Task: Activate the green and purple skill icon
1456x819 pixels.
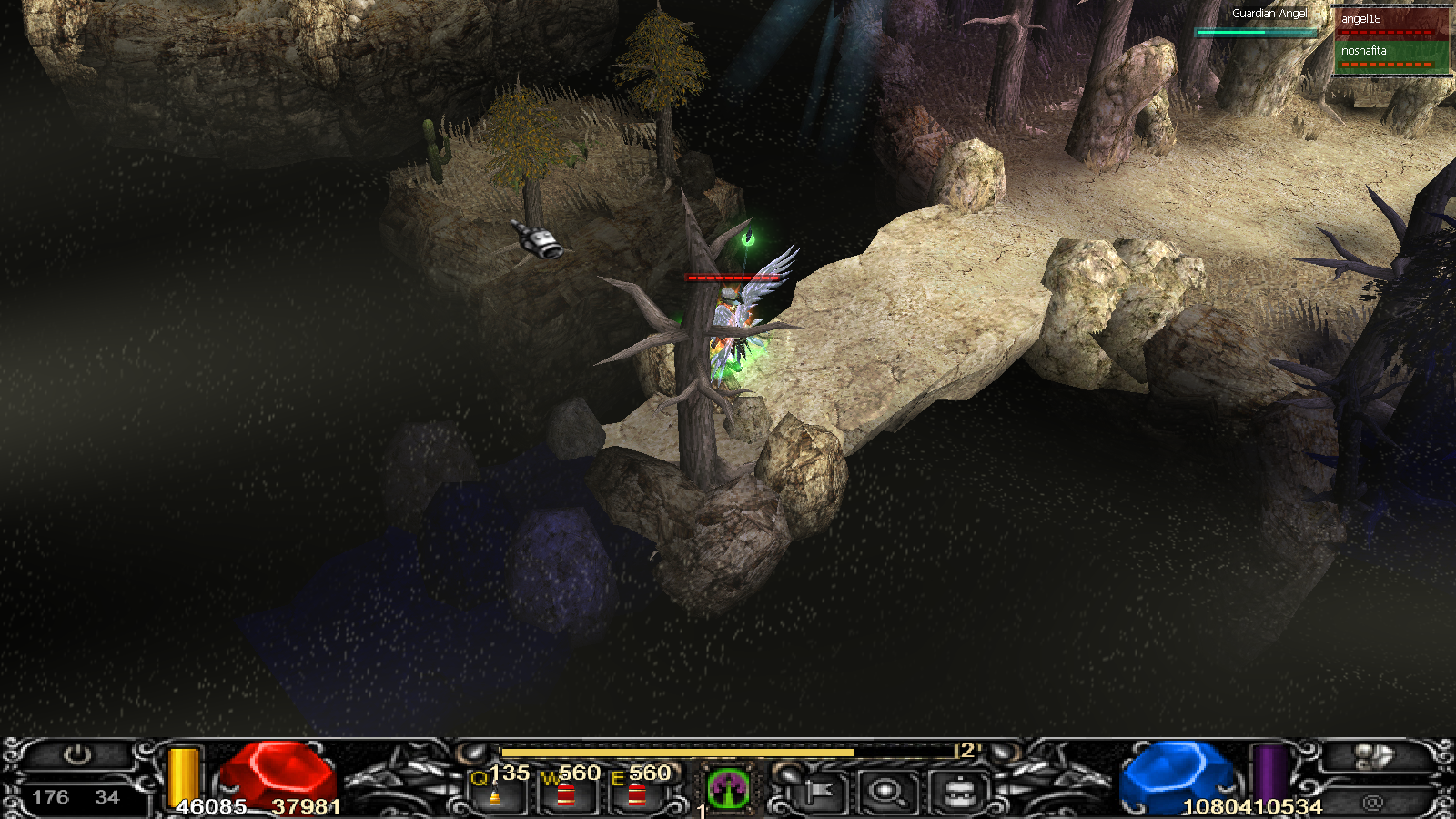Action: click(x=728, y=788)
